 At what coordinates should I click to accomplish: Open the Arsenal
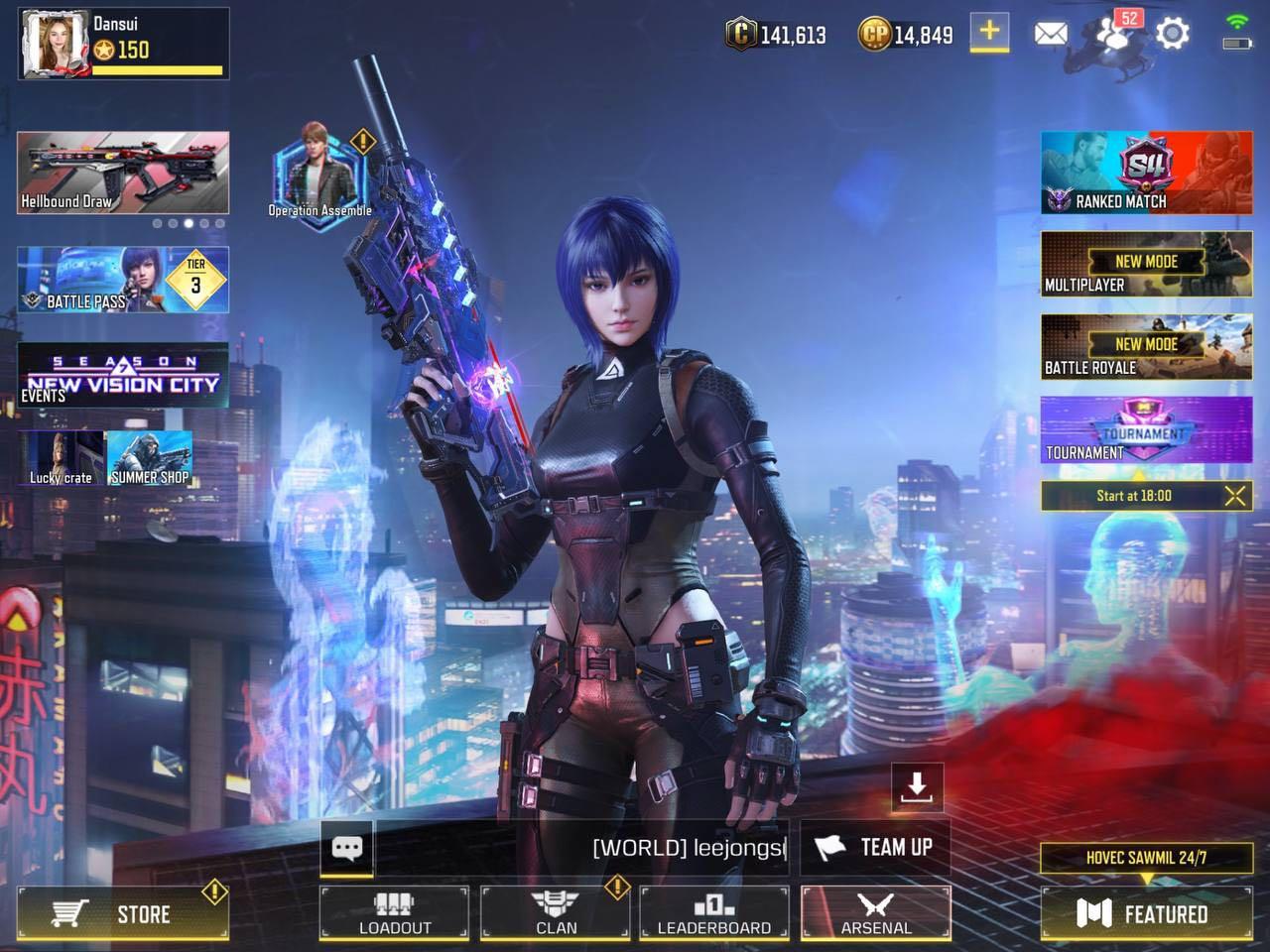(876, 913)
